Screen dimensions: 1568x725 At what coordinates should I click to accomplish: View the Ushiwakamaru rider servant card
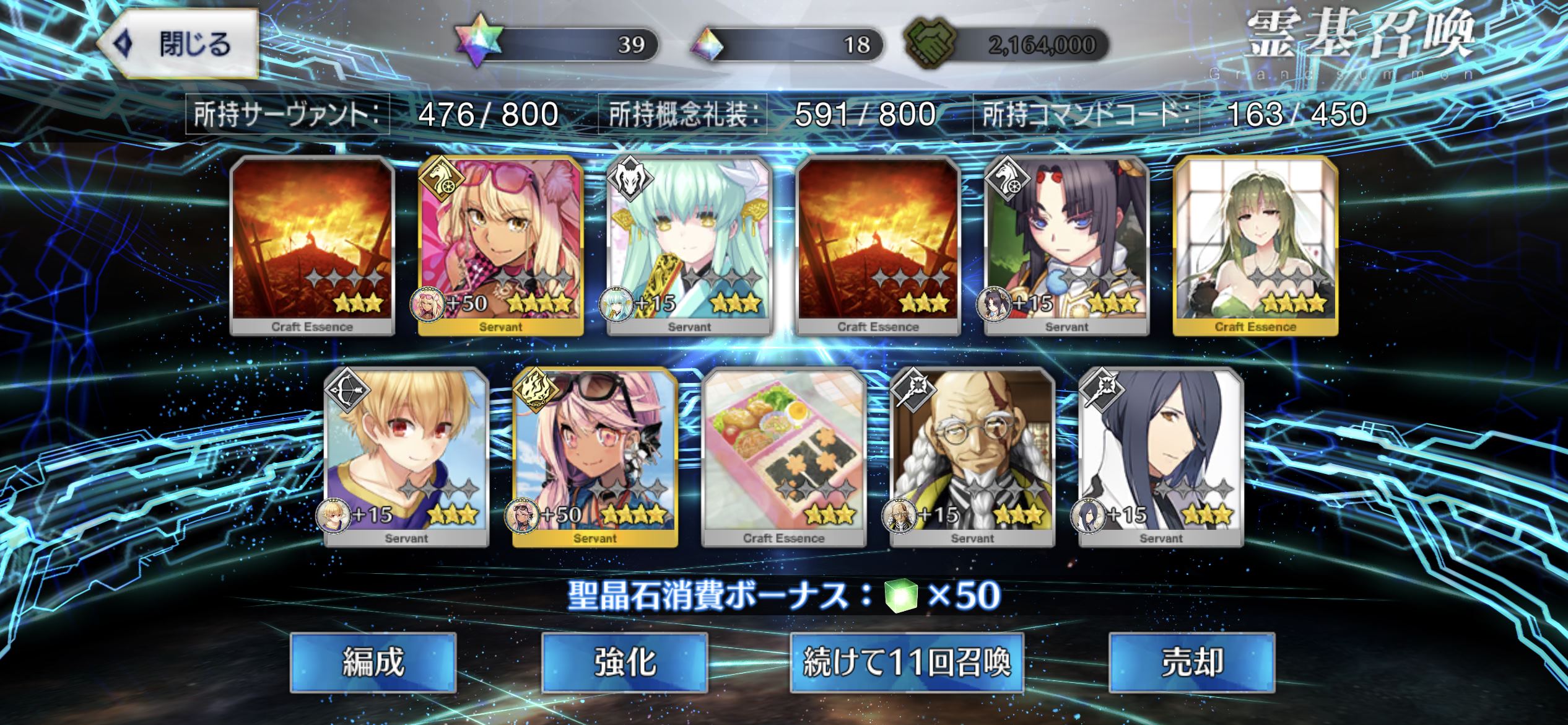pos(1066,245)
